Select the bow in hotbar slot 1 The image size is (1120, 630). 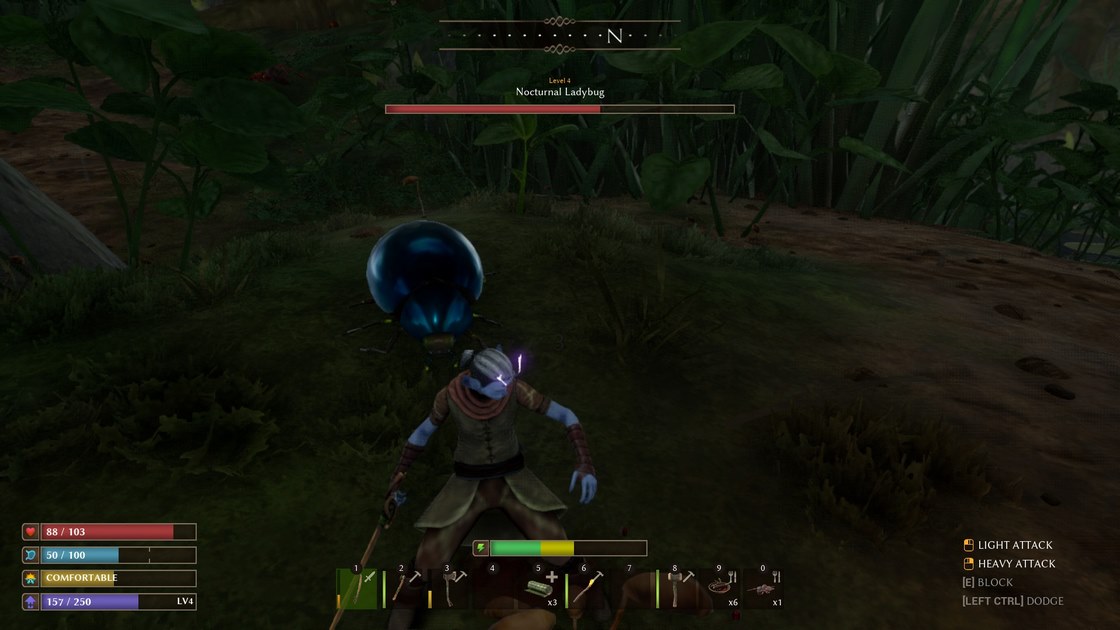click(x=359, y=589)
